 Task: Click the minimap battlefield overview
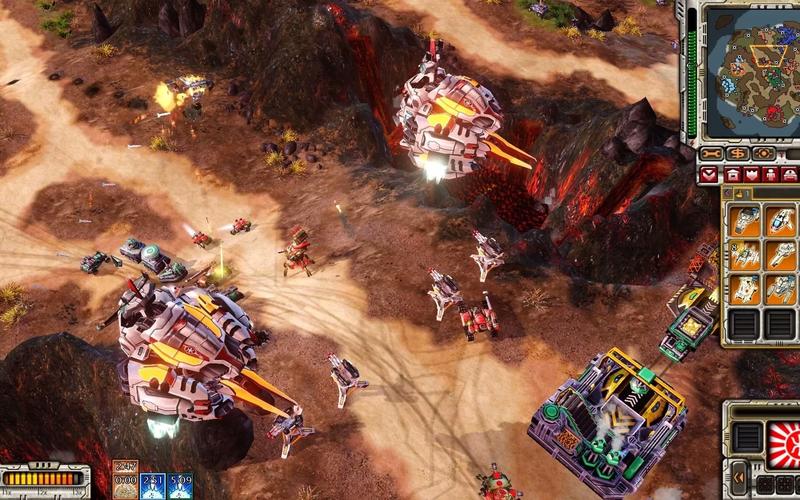point(747,70)
